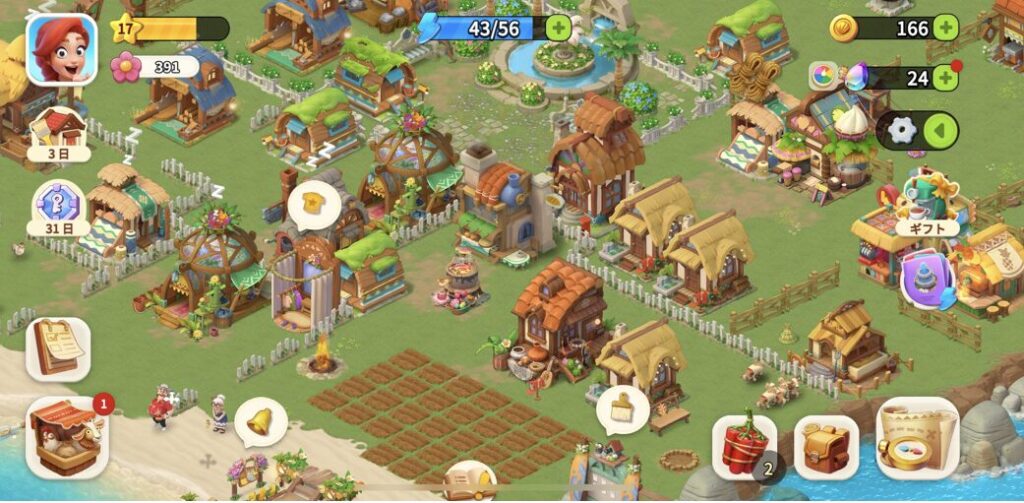Tap the book and bell bubble
Viewport: 1024px width, 503px height.
[x=469, y=481]
